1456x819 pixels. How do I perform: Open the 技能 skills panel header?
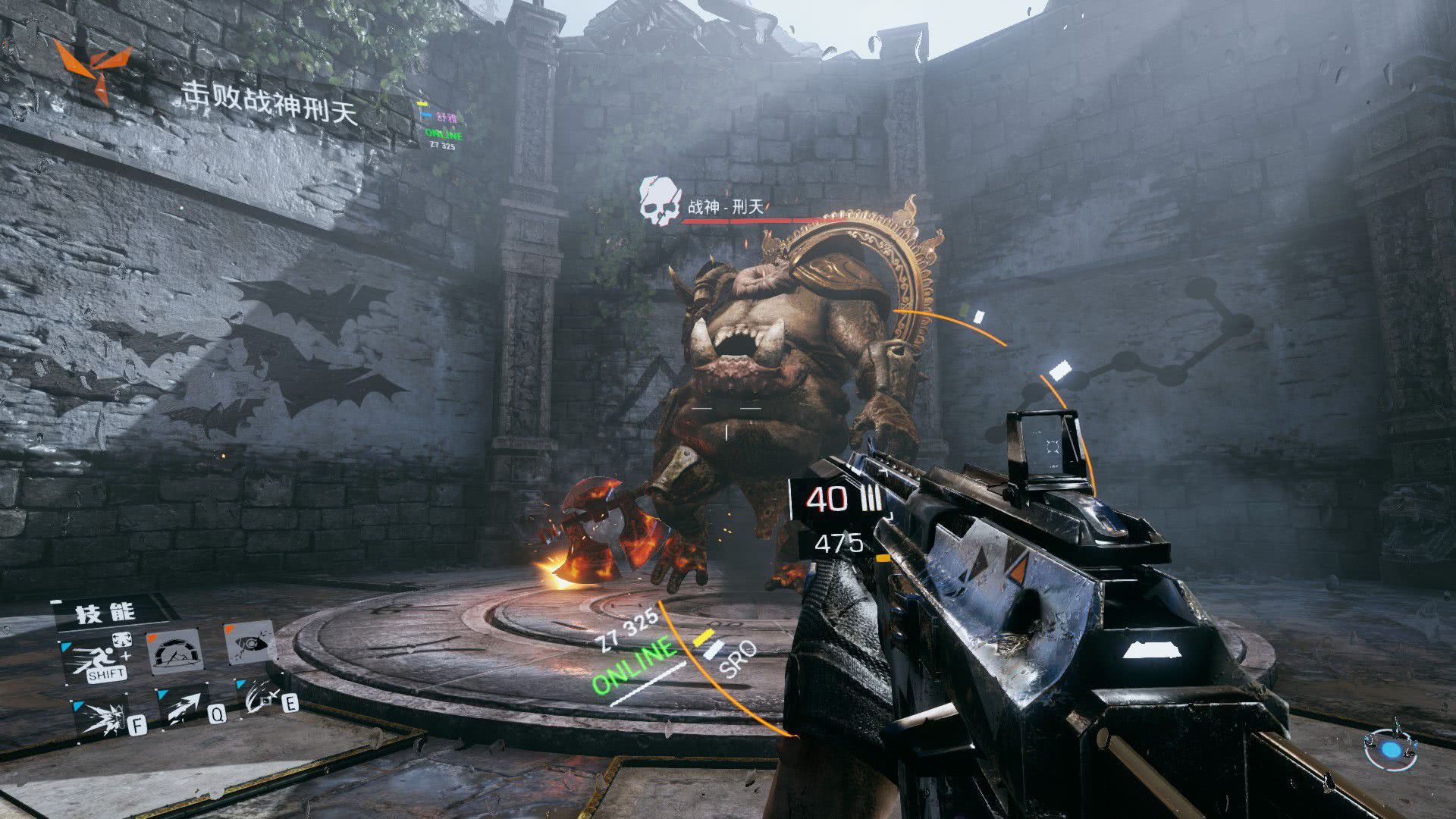105,613
